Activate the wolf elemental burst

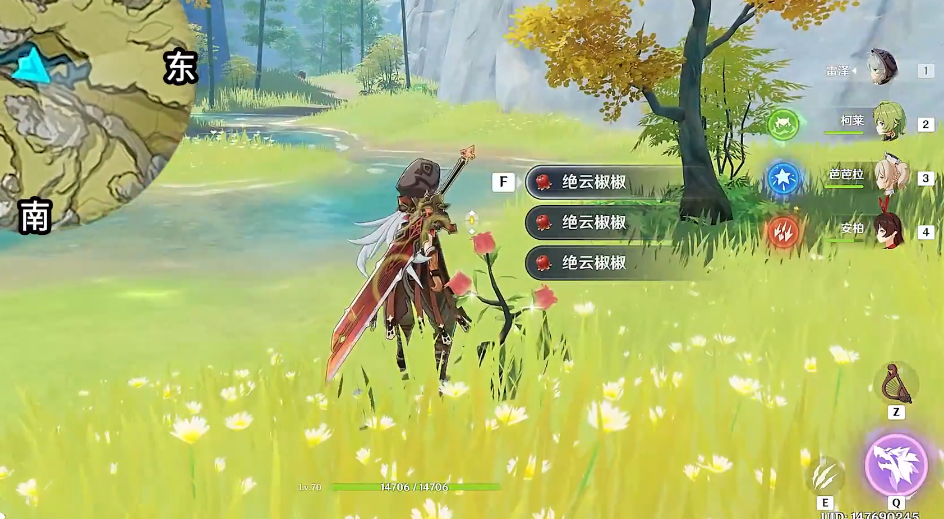coord(895,463)
